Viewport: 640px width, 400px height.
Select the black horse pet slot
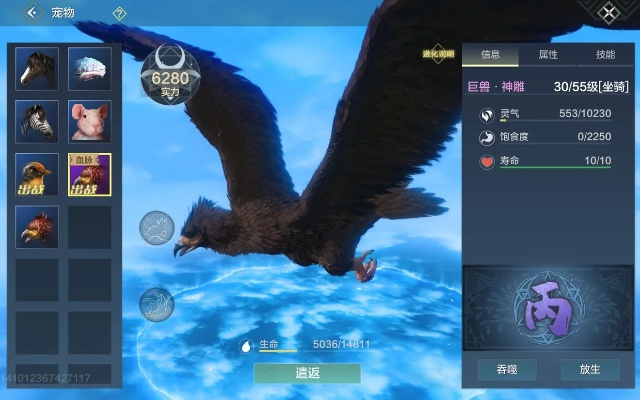coord(37,68)
